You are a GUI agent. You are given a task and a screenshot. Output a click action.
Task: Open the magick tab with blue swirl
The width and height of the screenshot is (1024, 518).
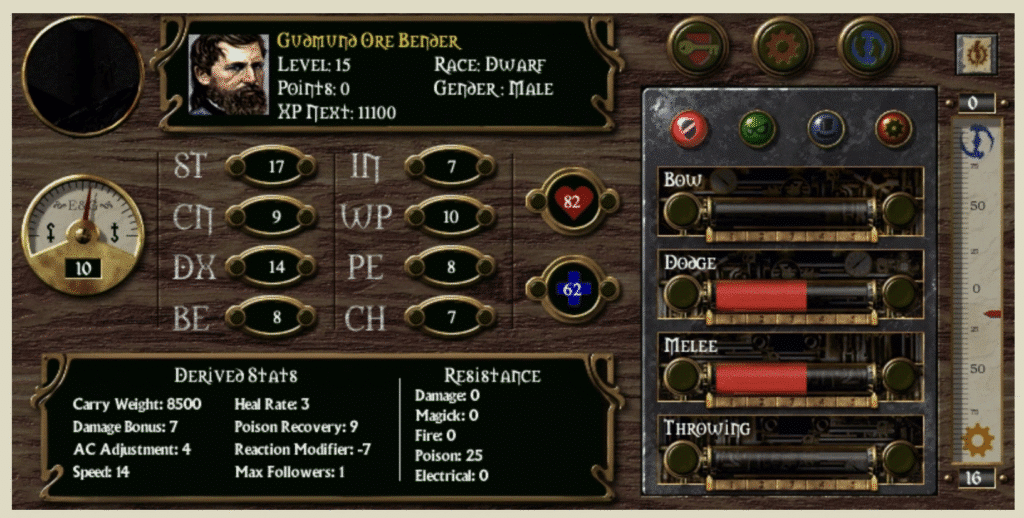click(868, 47)
